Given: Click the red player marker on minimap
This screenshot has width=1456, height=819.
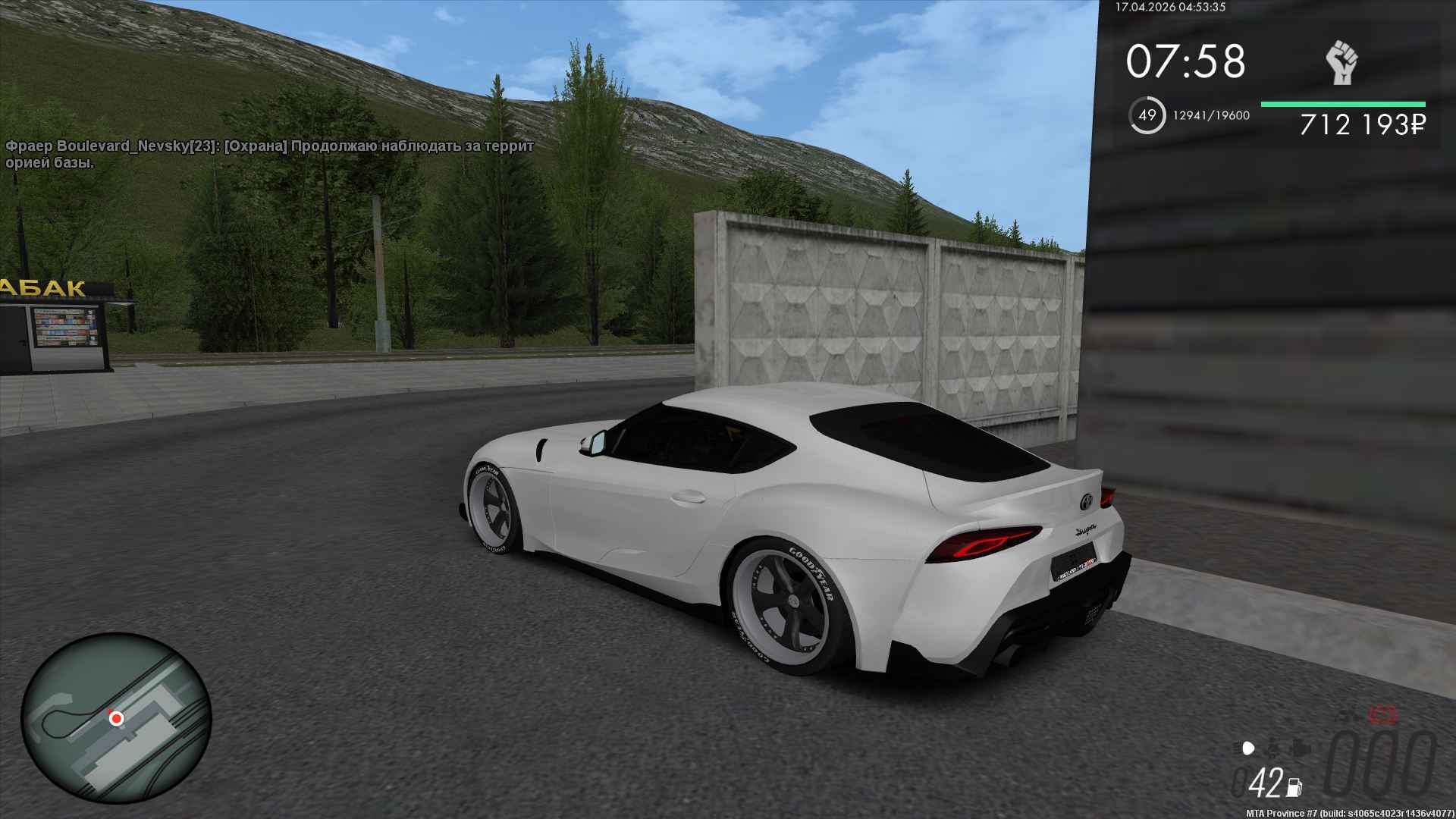Looking at the screenshot, I should pos(116,717).
